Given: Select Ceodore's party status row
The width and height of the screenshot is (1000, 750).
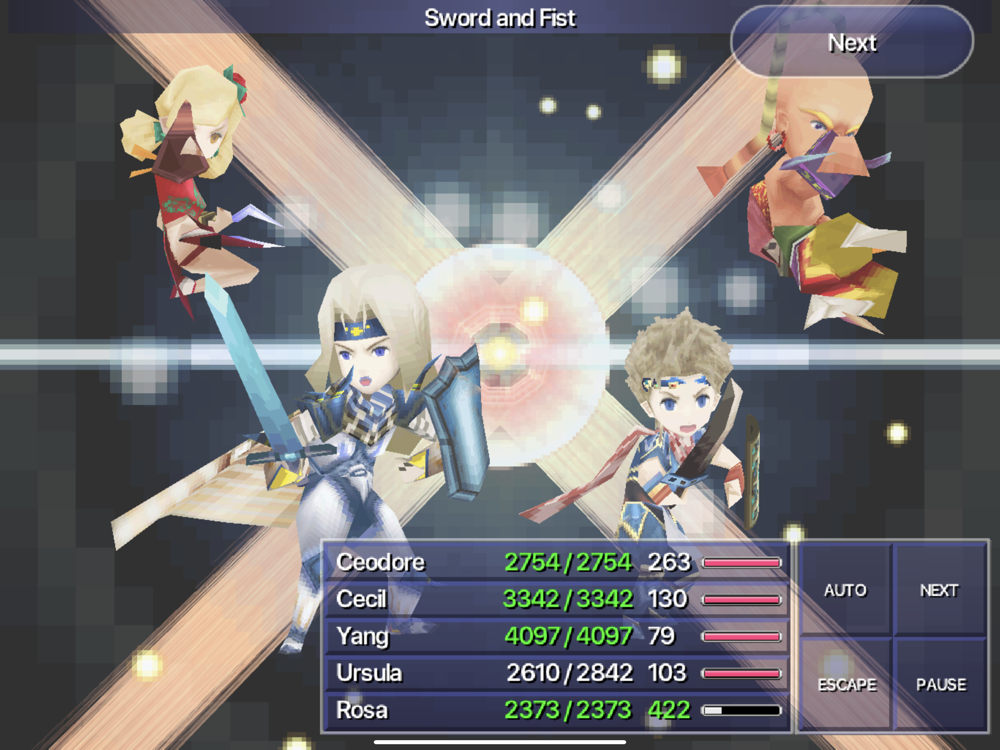Looking at the screenshot, I should (556, 562).
